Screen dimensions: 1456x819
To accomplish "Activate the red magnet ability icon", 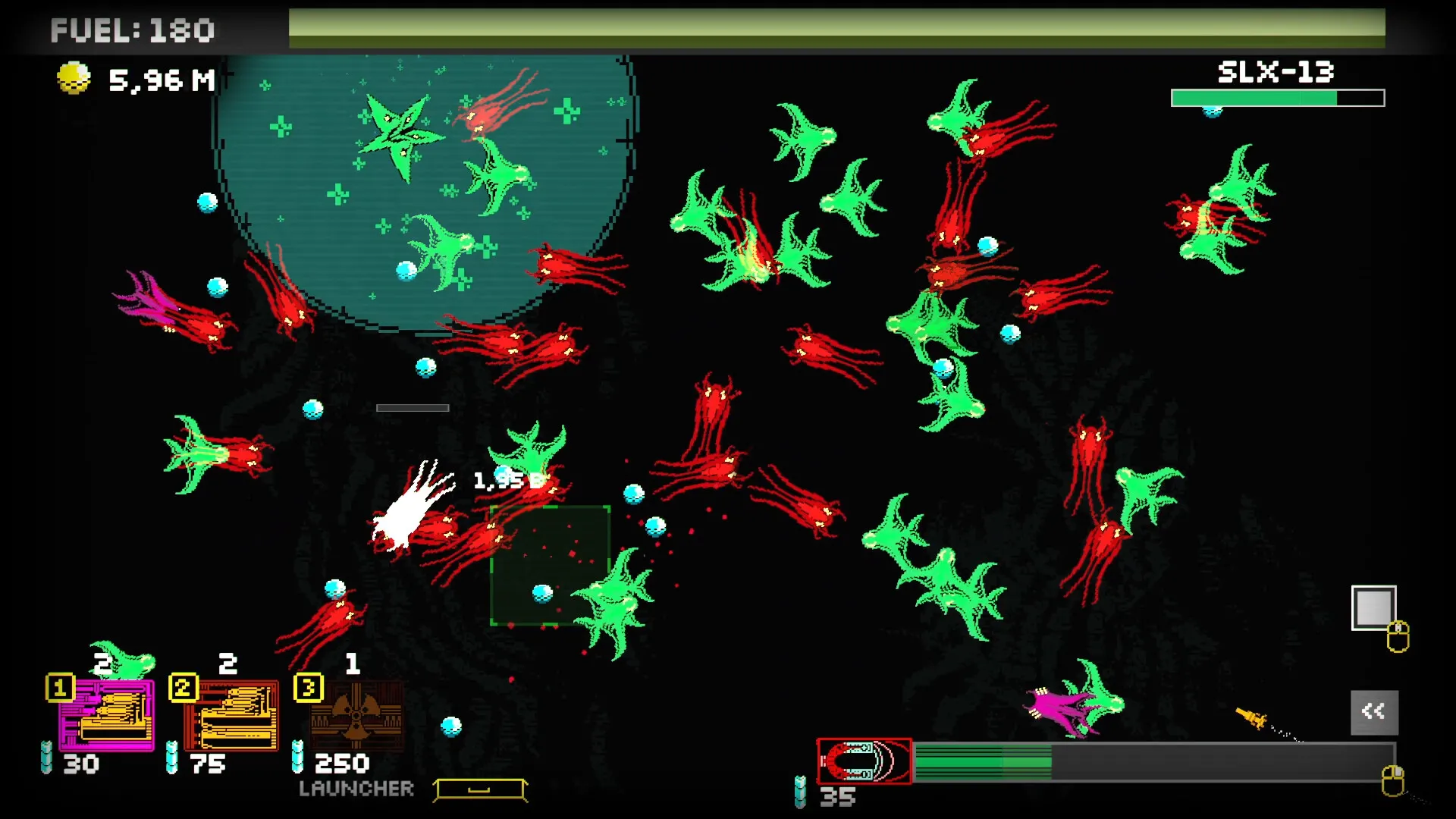I will [x=864, y=761].
